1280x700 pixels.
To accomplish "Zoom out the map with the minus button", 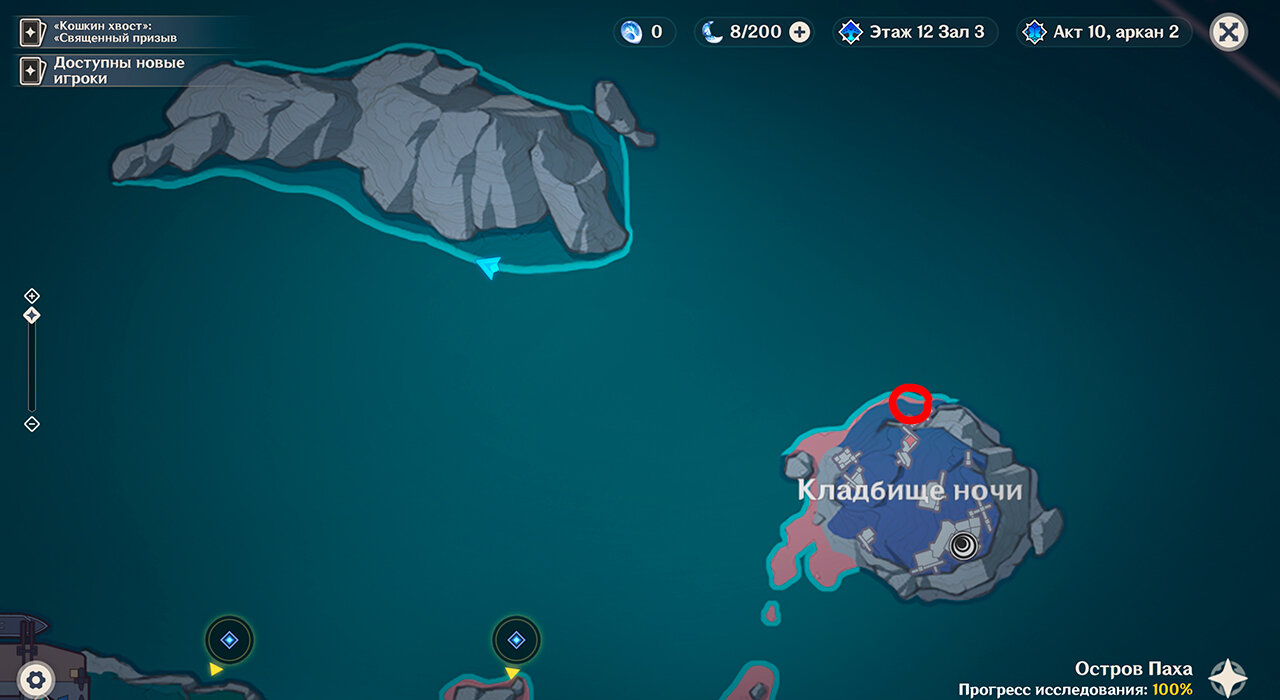I will 32,424.
